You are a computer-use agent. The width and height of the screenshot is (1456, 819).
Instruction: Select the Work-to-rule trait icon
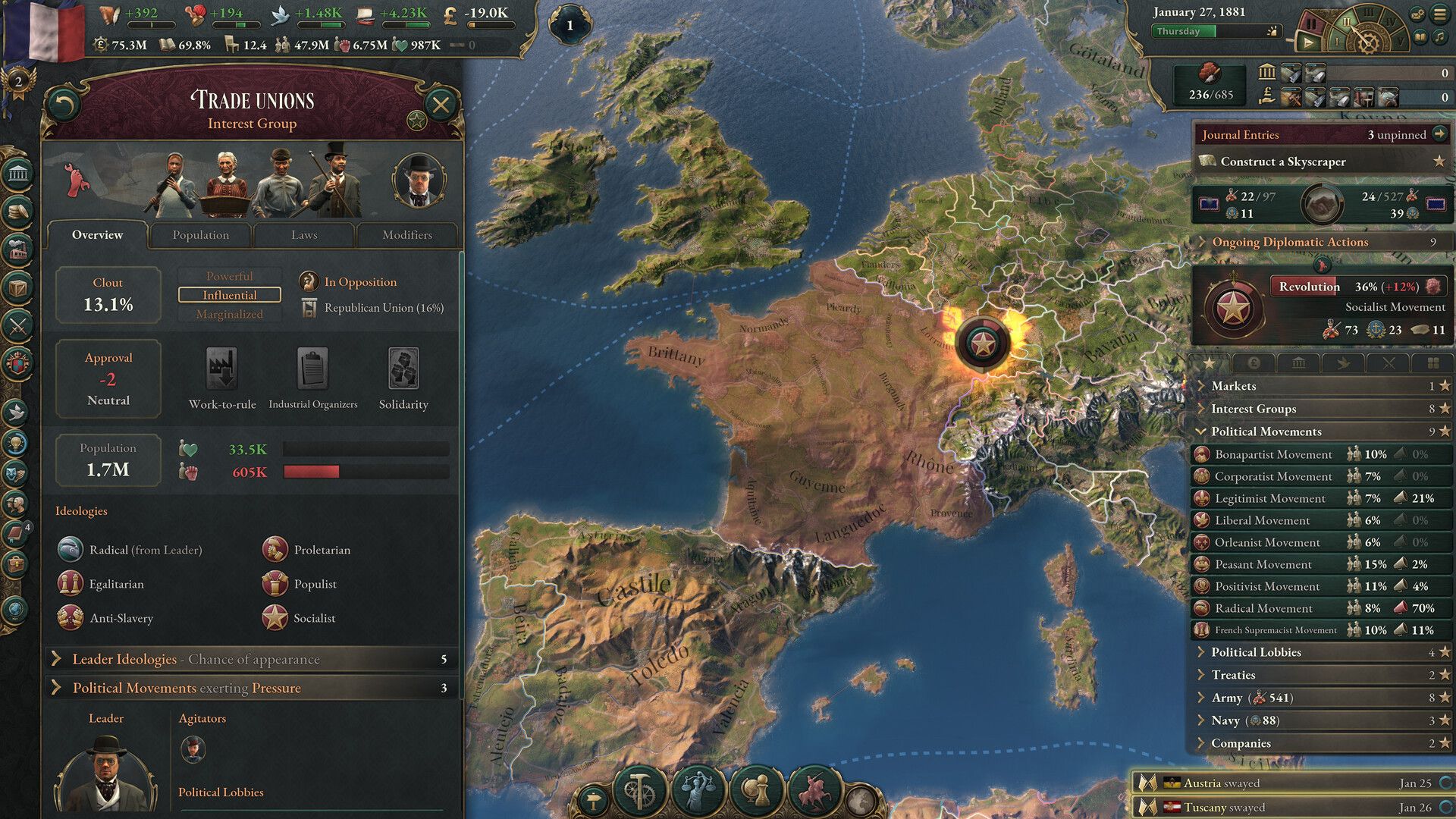point(221,369)
